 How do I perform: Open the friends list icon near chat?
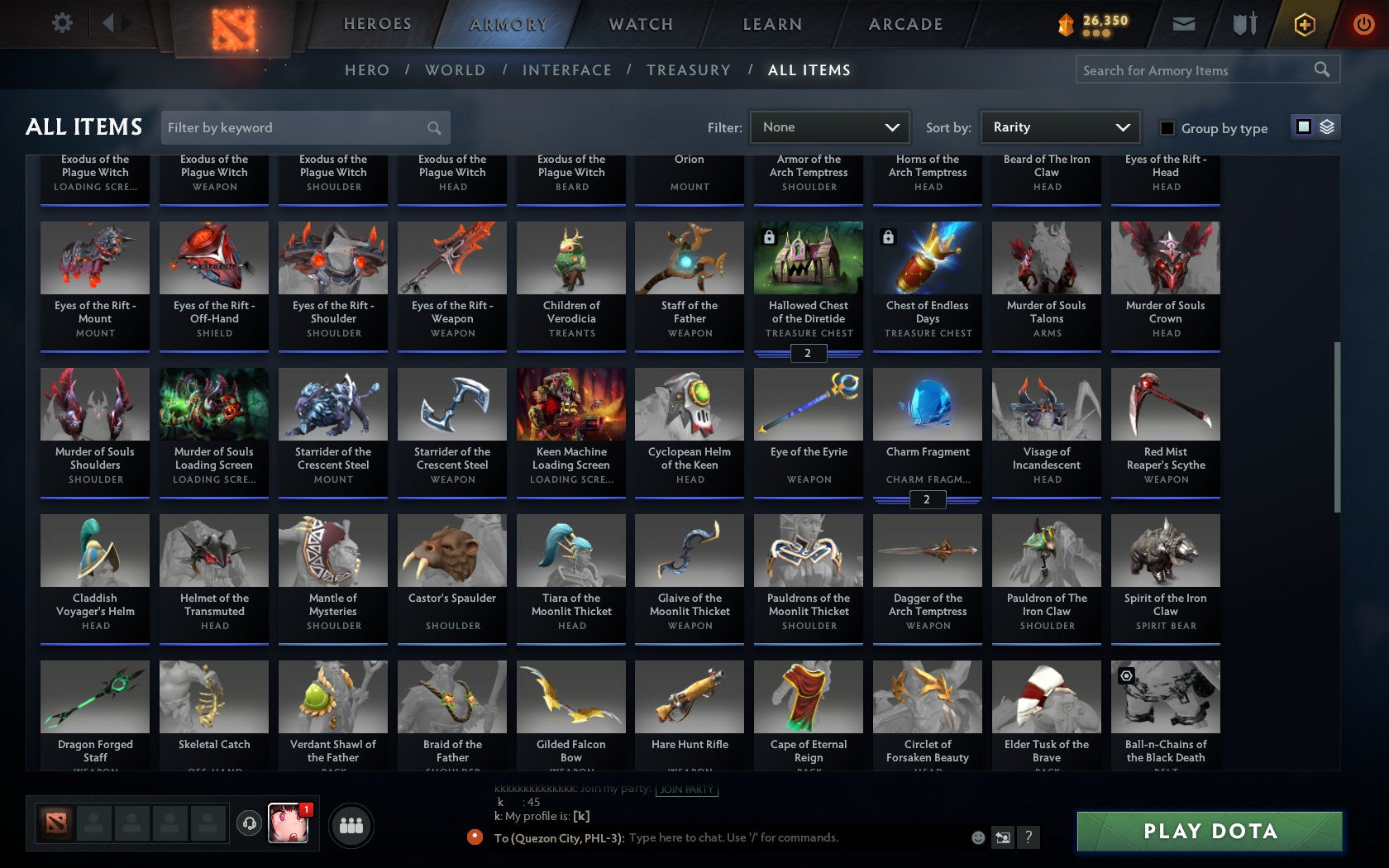[352, 823]
